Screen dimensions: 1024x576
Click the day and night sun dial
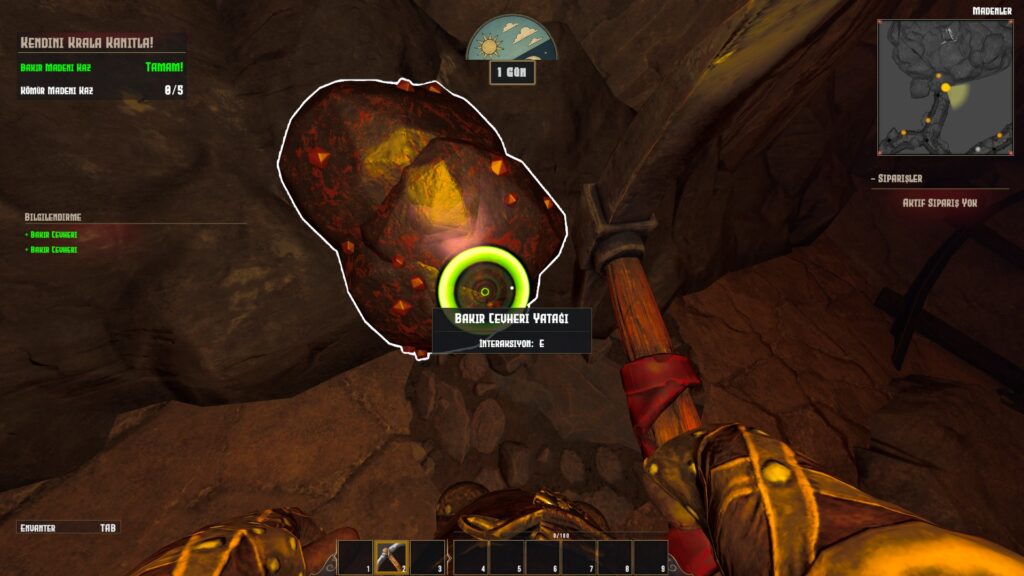point(511,39)
